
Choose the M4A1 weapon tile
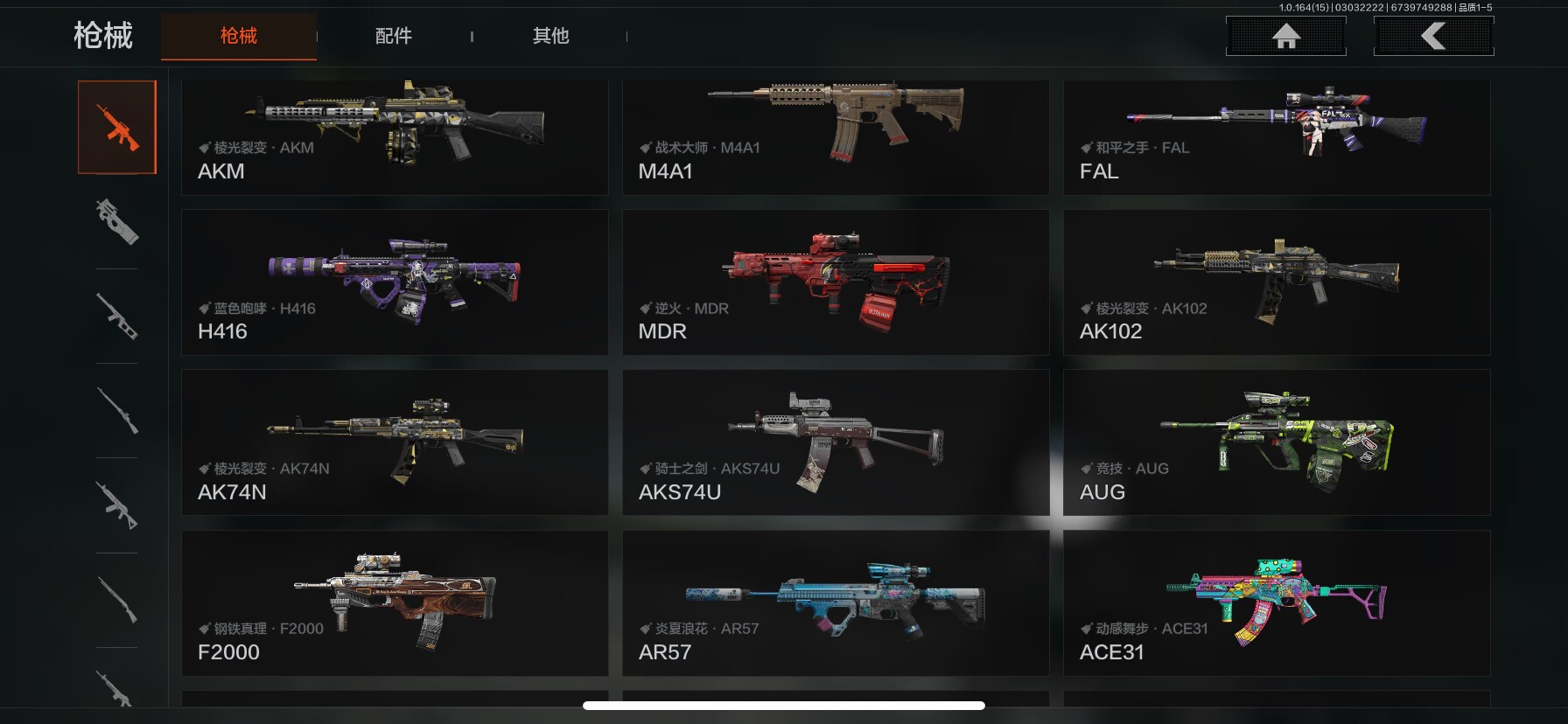pos(835,136)
